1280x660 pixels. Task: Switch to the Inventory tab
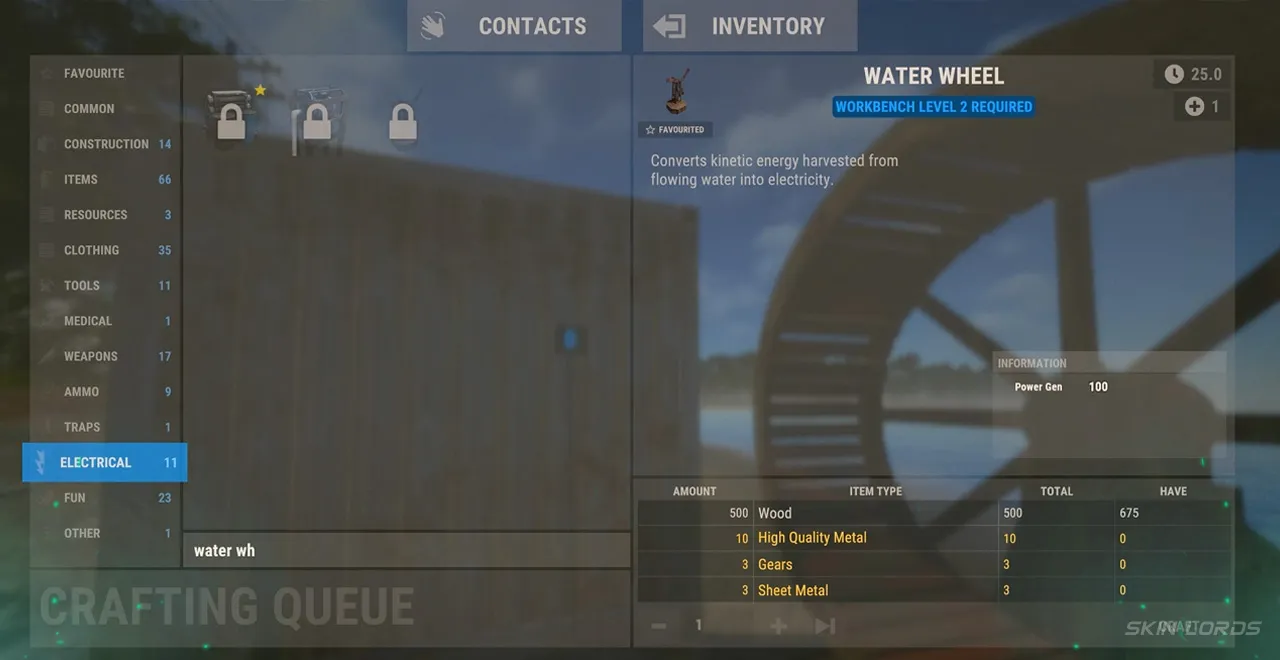tap(750, 26)
